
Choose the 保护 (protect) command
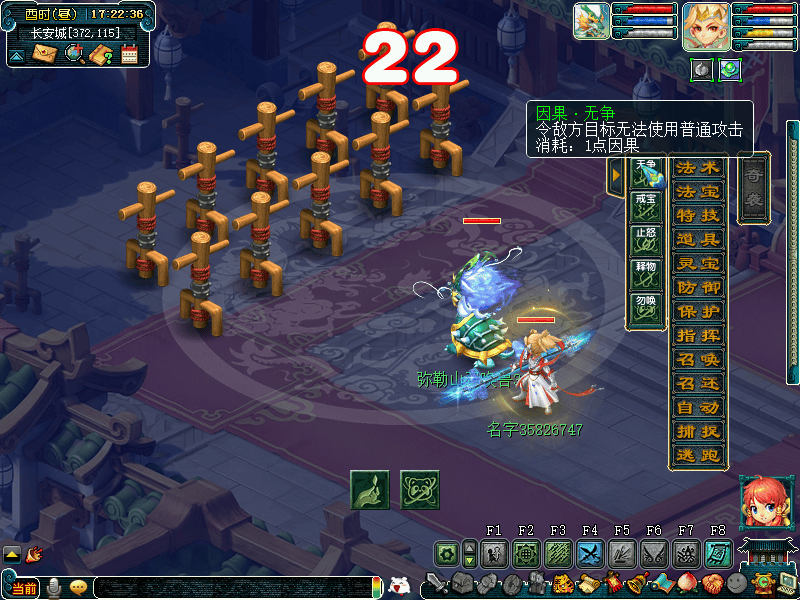(698, 311)
